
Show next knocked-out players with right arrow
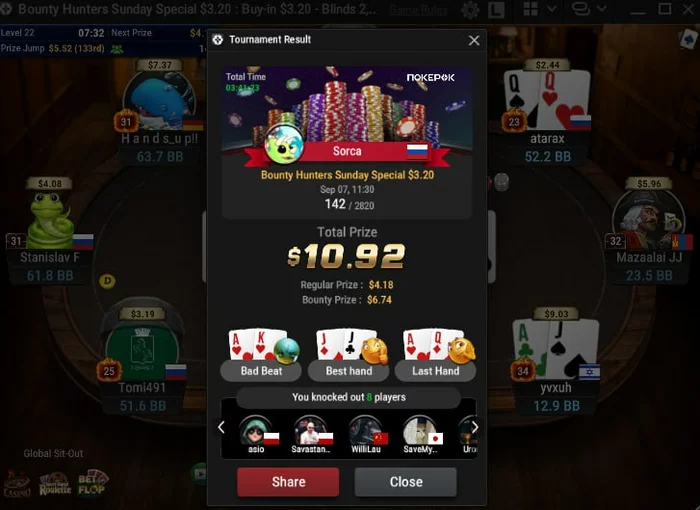click(475, 427)
